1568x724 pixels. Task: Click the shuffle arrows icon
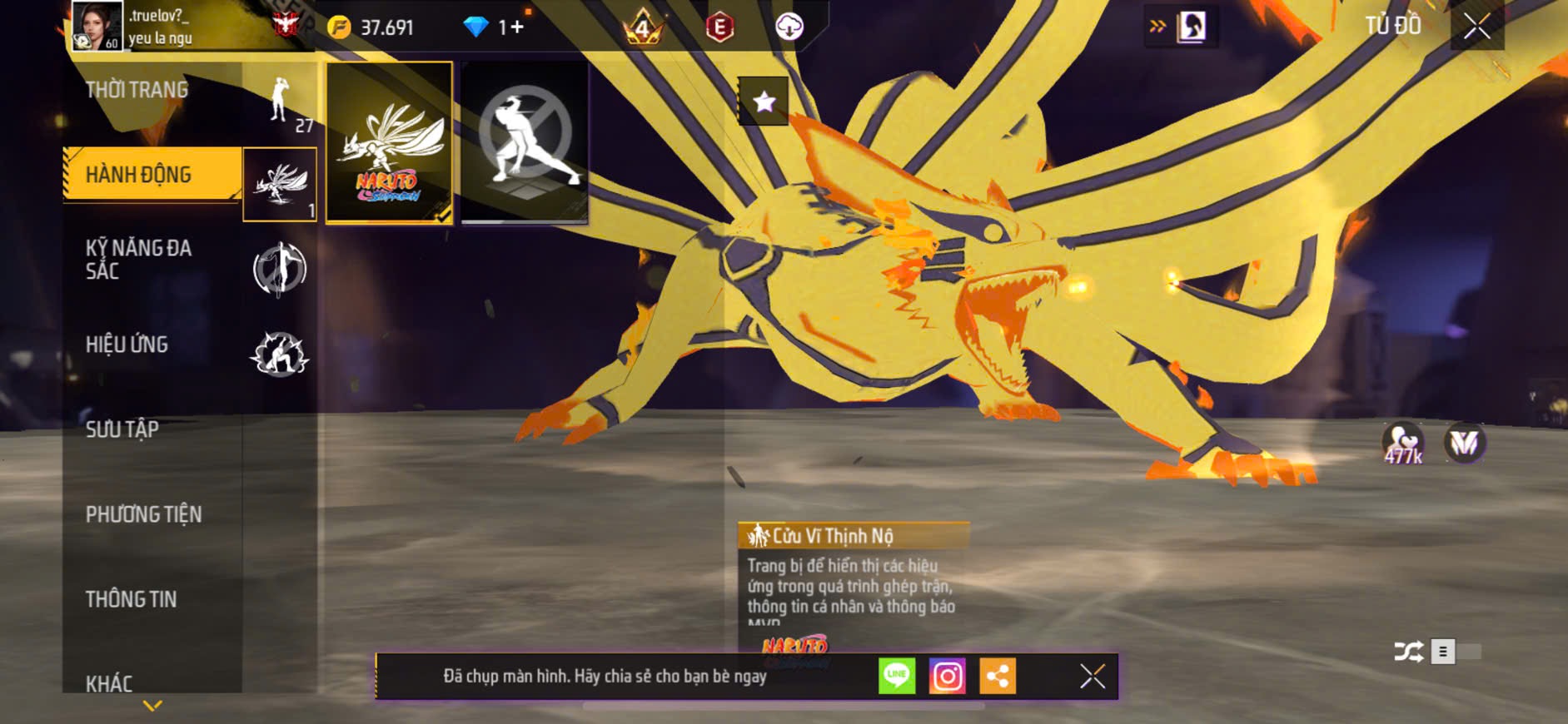pos(1408,652)
